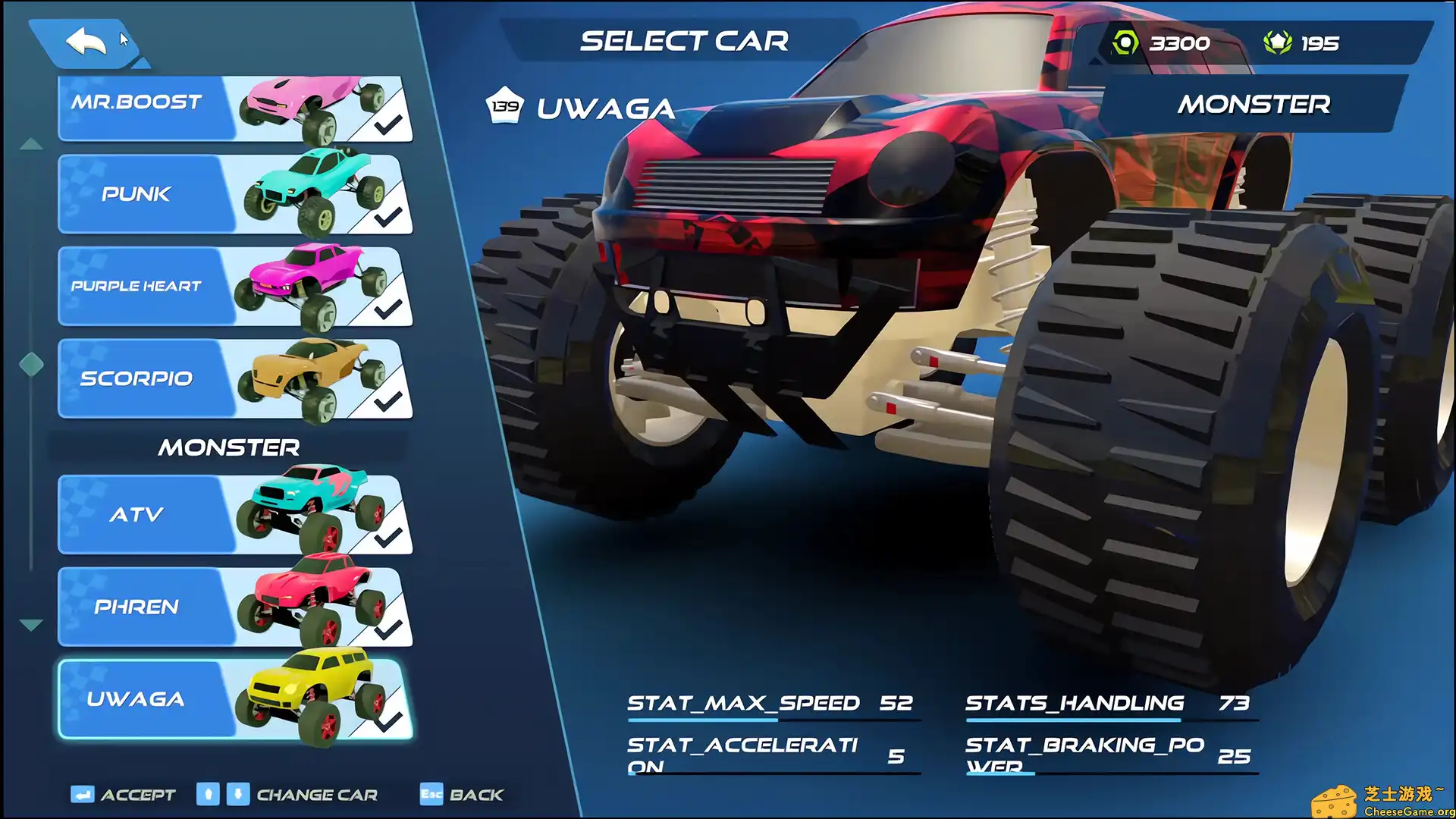Viewport: 1456px width, 819px height.
Task: Click the Enter key icon beside ACCEPT
Action: click(x=82, y=794)
